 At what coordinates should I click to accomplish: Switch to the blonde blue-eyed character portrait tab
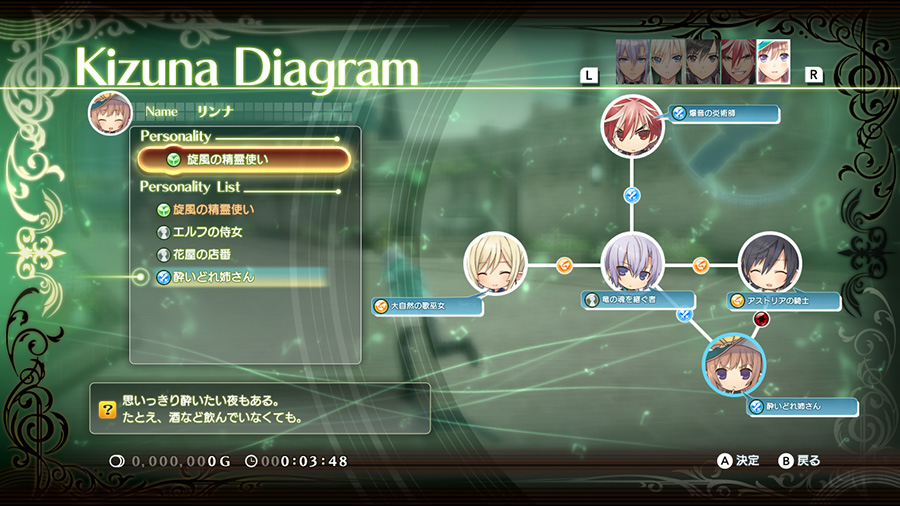pyautogui.click(x=666, y=62)
